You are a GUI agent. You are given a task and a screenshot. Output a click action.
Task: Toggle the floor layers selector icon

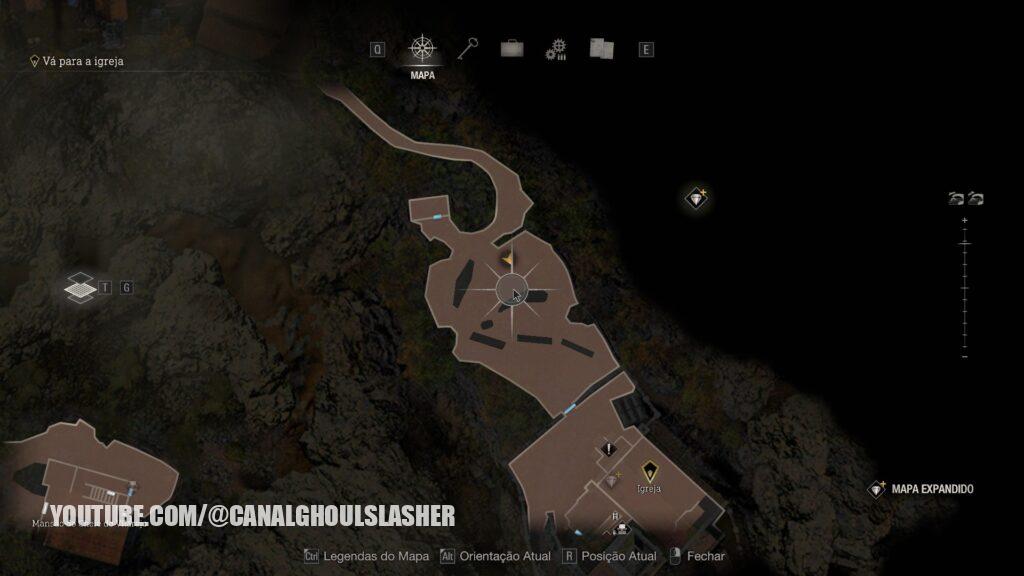coord(80,288)
